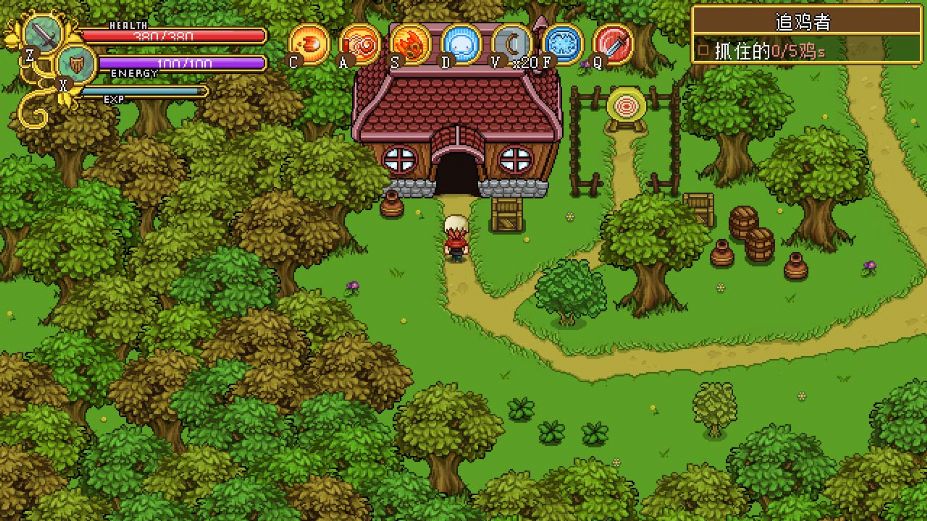This screenshot has width=927, height=521.
Task: Activate the blue cloud skill icon
Action: coord(461,44)
